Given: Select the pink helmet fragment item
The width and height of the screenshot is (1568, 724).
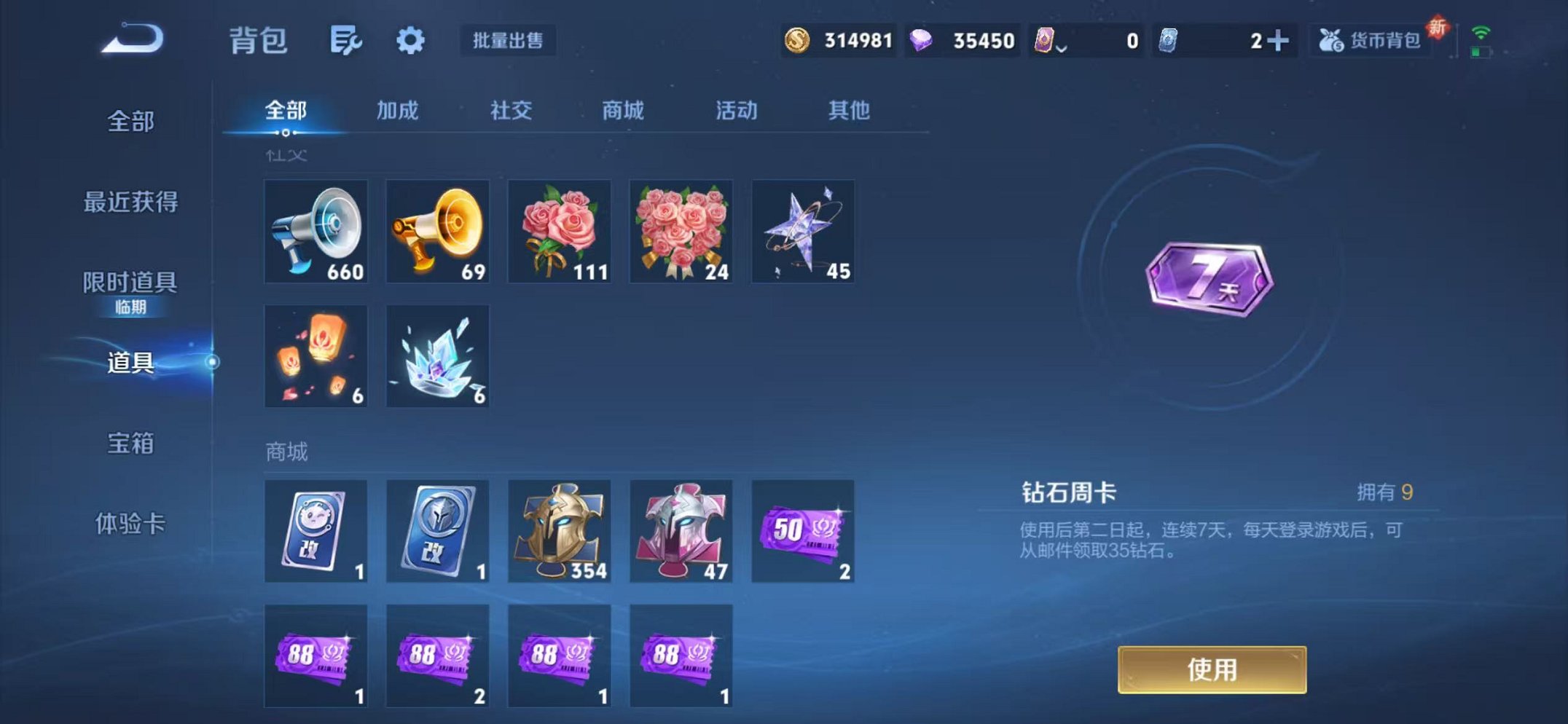Looking at the screenshot, I should tap(681, 532).
